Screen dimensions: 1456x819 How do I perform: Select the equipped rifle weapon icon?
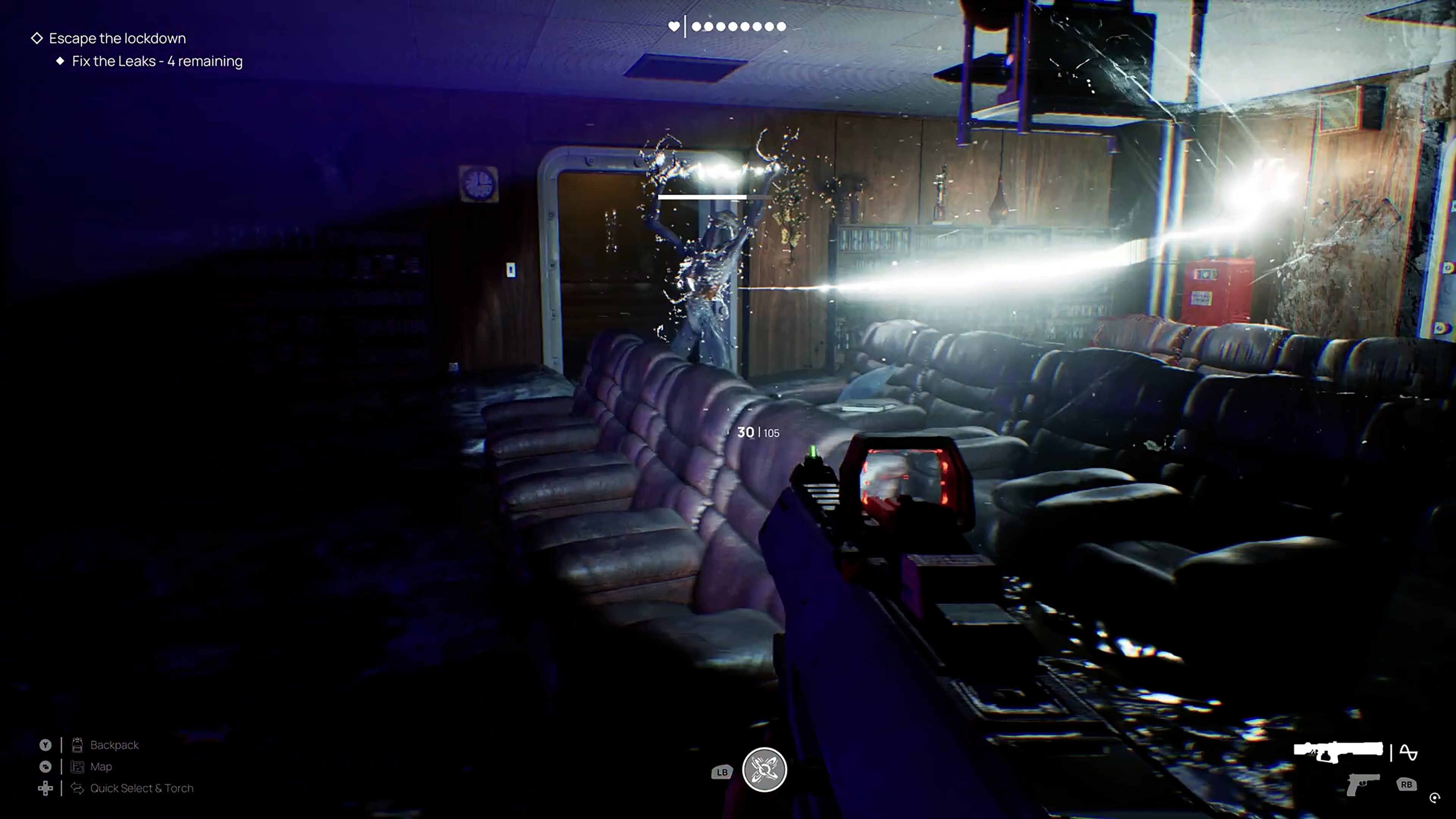(x=1338, y=752)
